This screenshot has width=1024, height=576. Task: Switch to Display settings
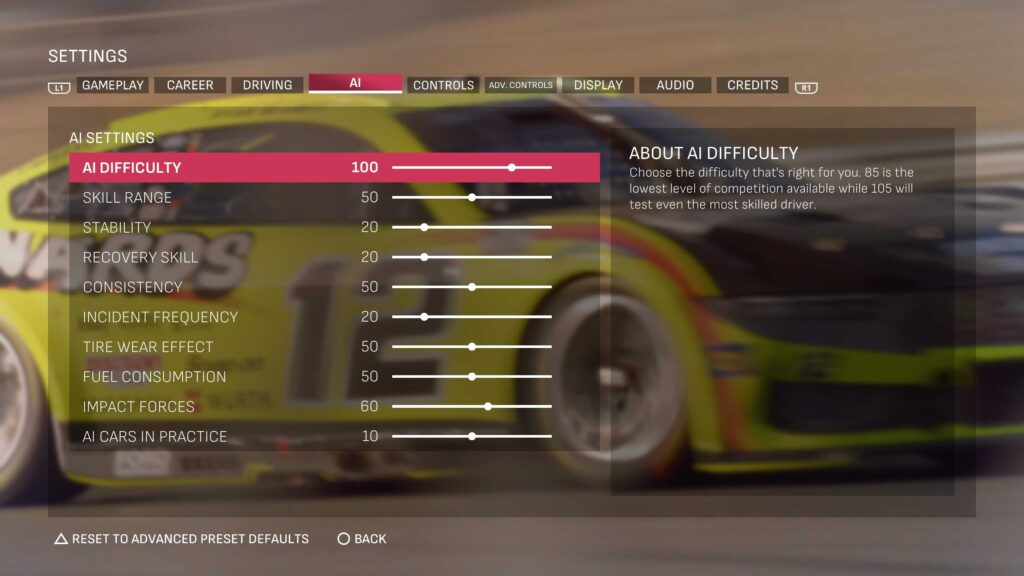[x=598, y=85]
